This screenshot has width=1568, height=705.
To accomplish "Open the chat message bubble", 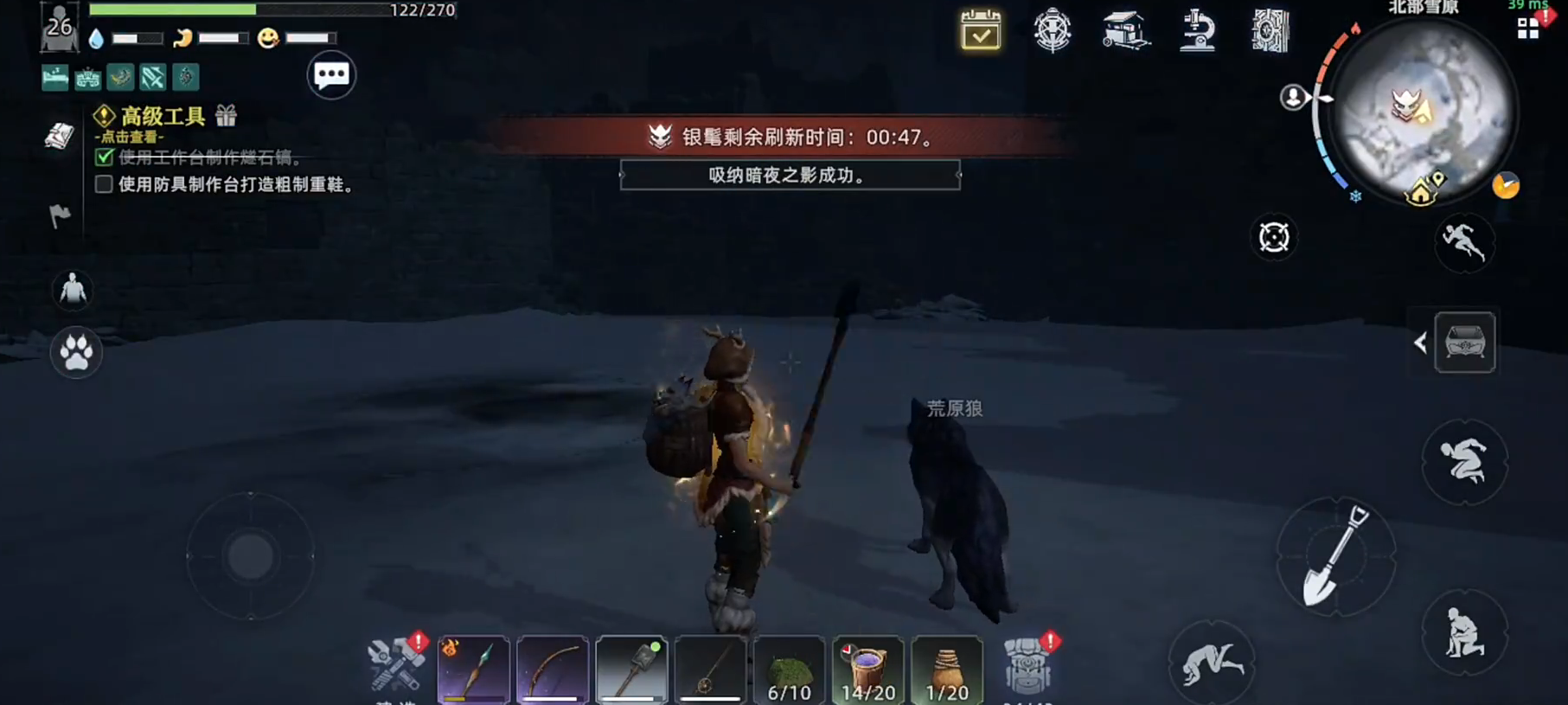I will click(331, 75).
